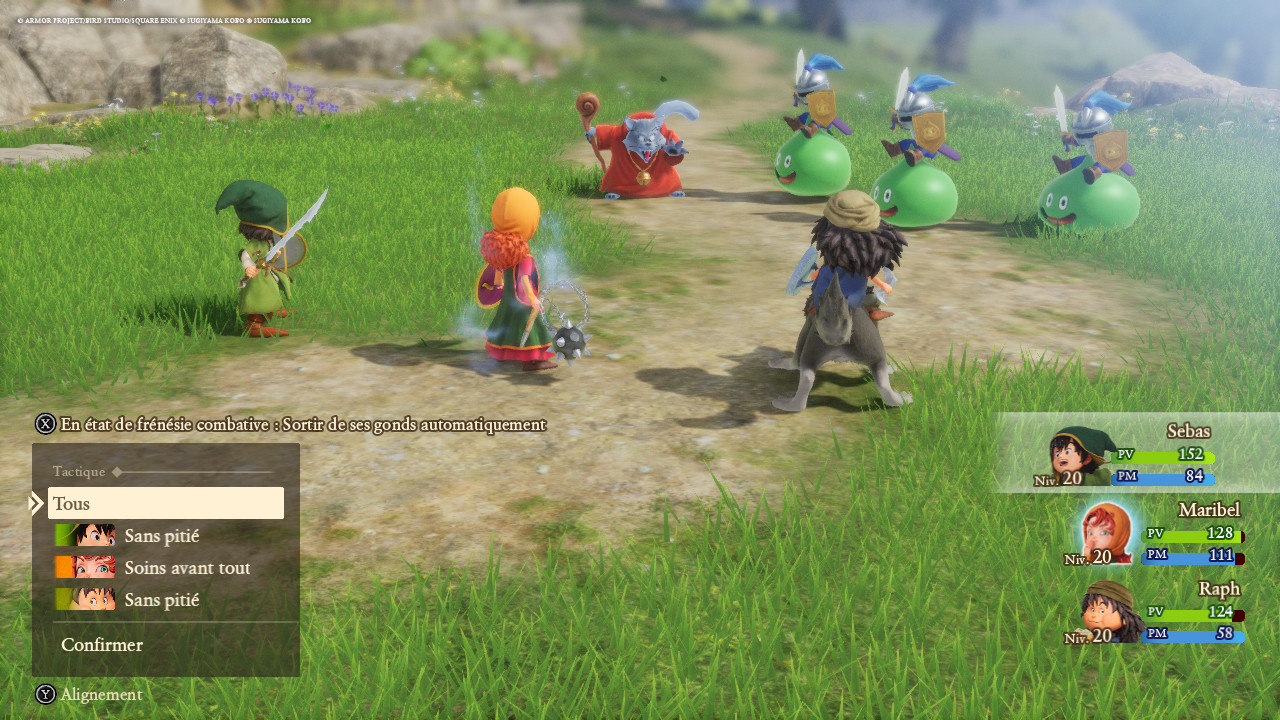Select the Tous tactic entry
Viewport: 1280px width, 720px height.
165,504
